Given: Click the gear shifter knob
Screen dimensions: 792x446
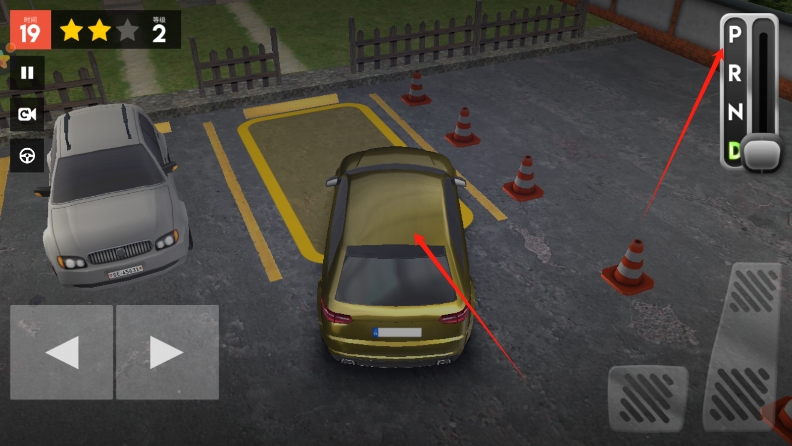Looking at the screenshot, I should pos(764,153).
